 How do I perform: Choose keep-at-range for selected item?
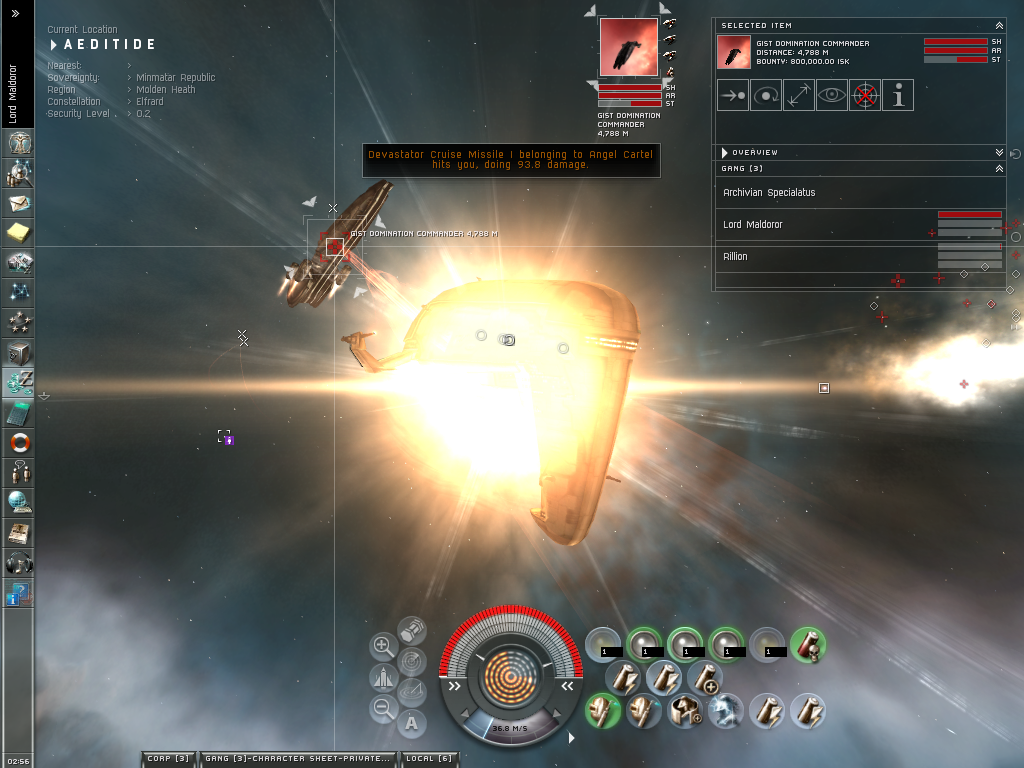[799, 96]
